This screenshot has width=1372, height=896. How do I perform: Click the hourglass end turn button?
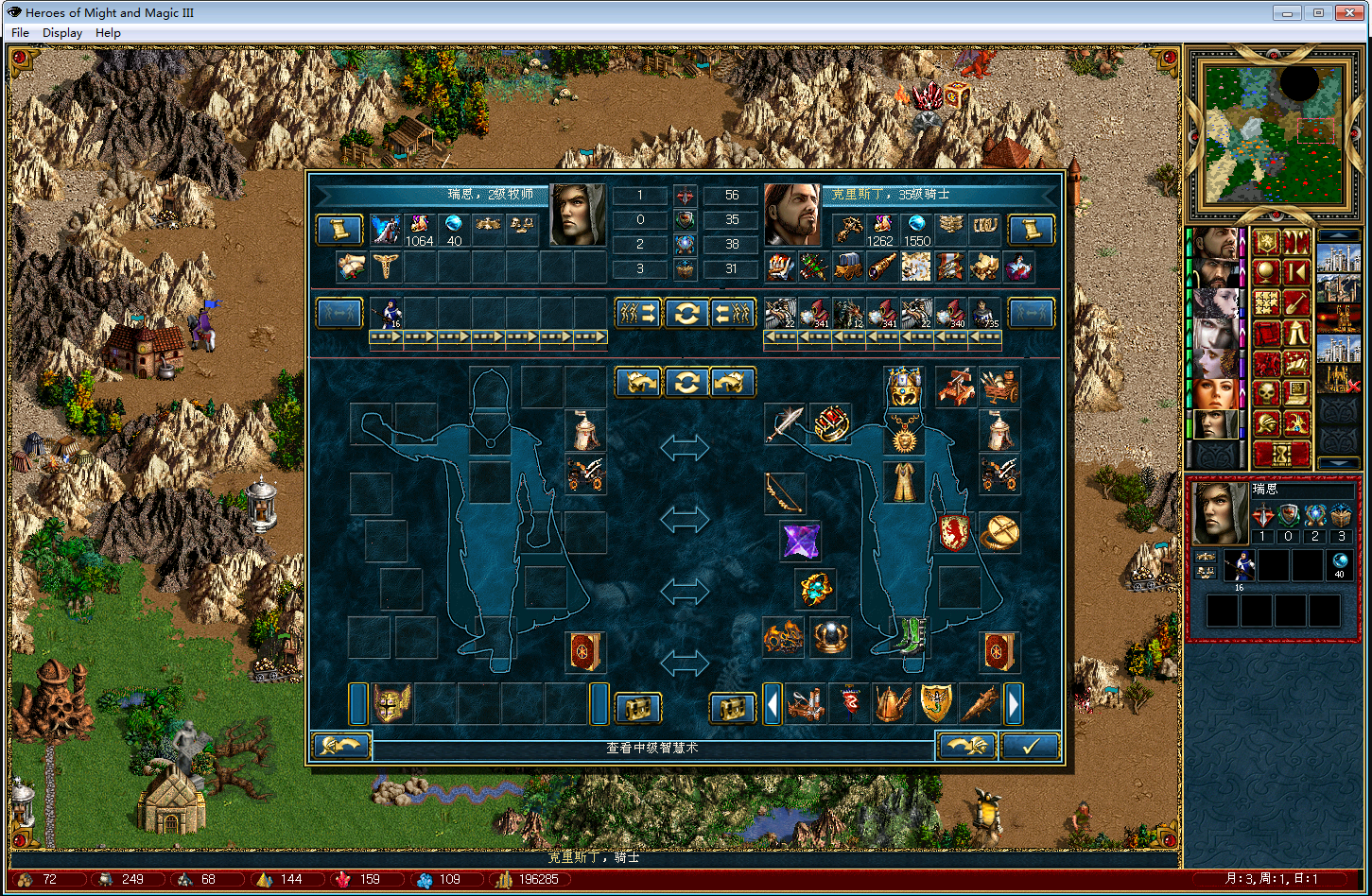pos(1281,454)
